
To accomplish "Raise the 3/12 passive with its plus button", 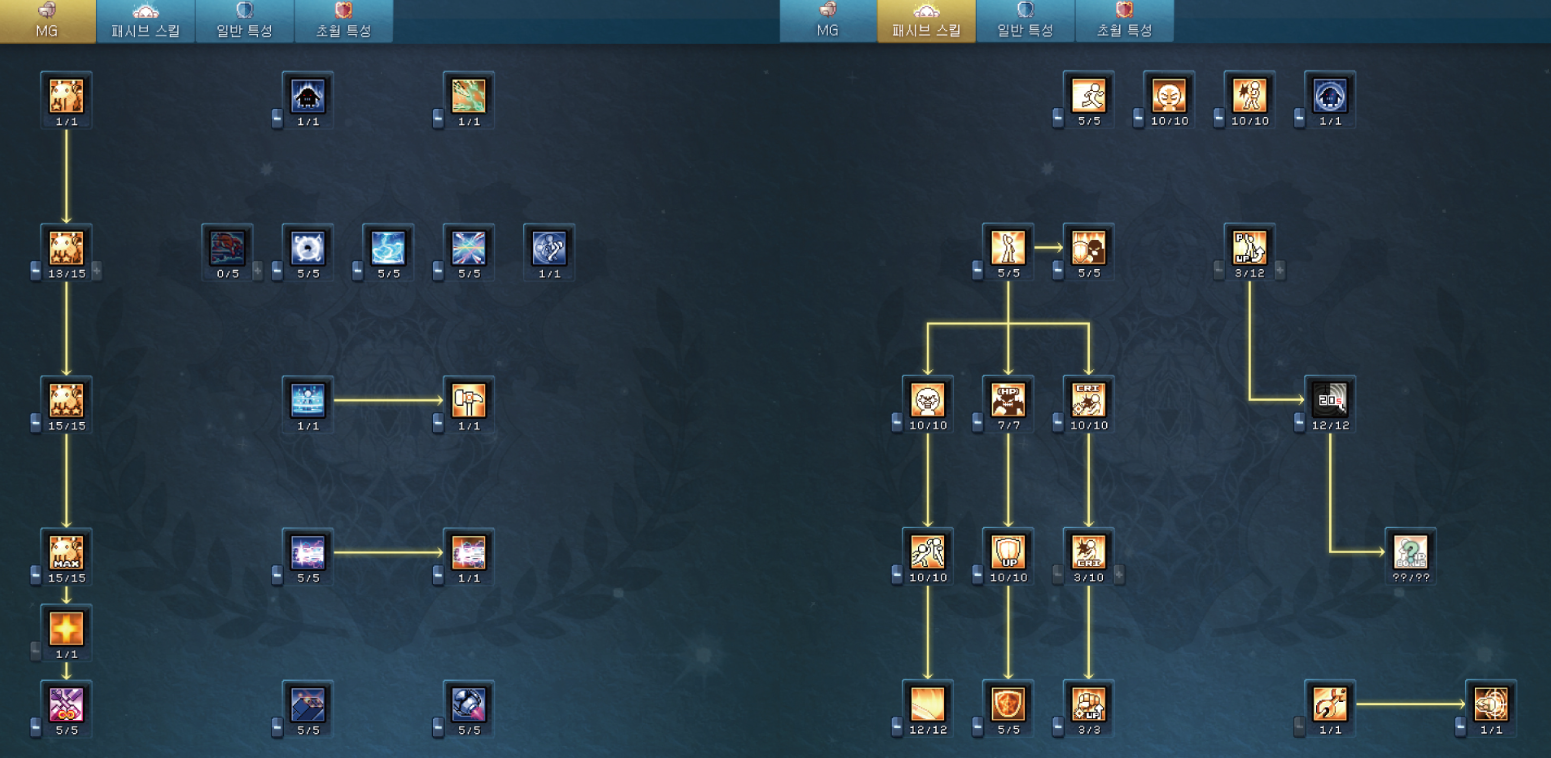I will [x=1280, y=271].
